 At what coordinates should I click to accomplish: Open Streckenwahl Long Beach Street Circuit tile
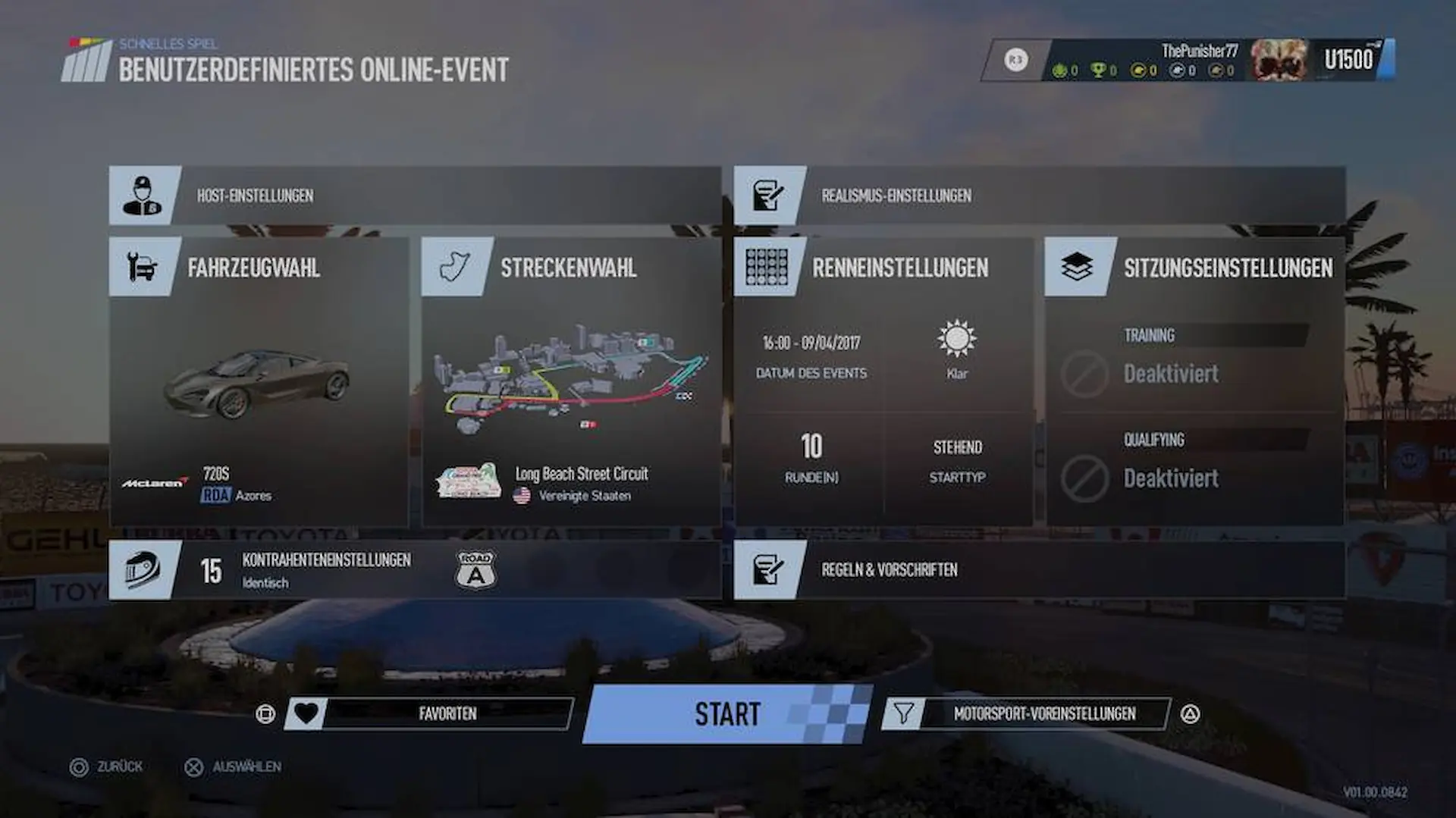(x=571, y=383)
